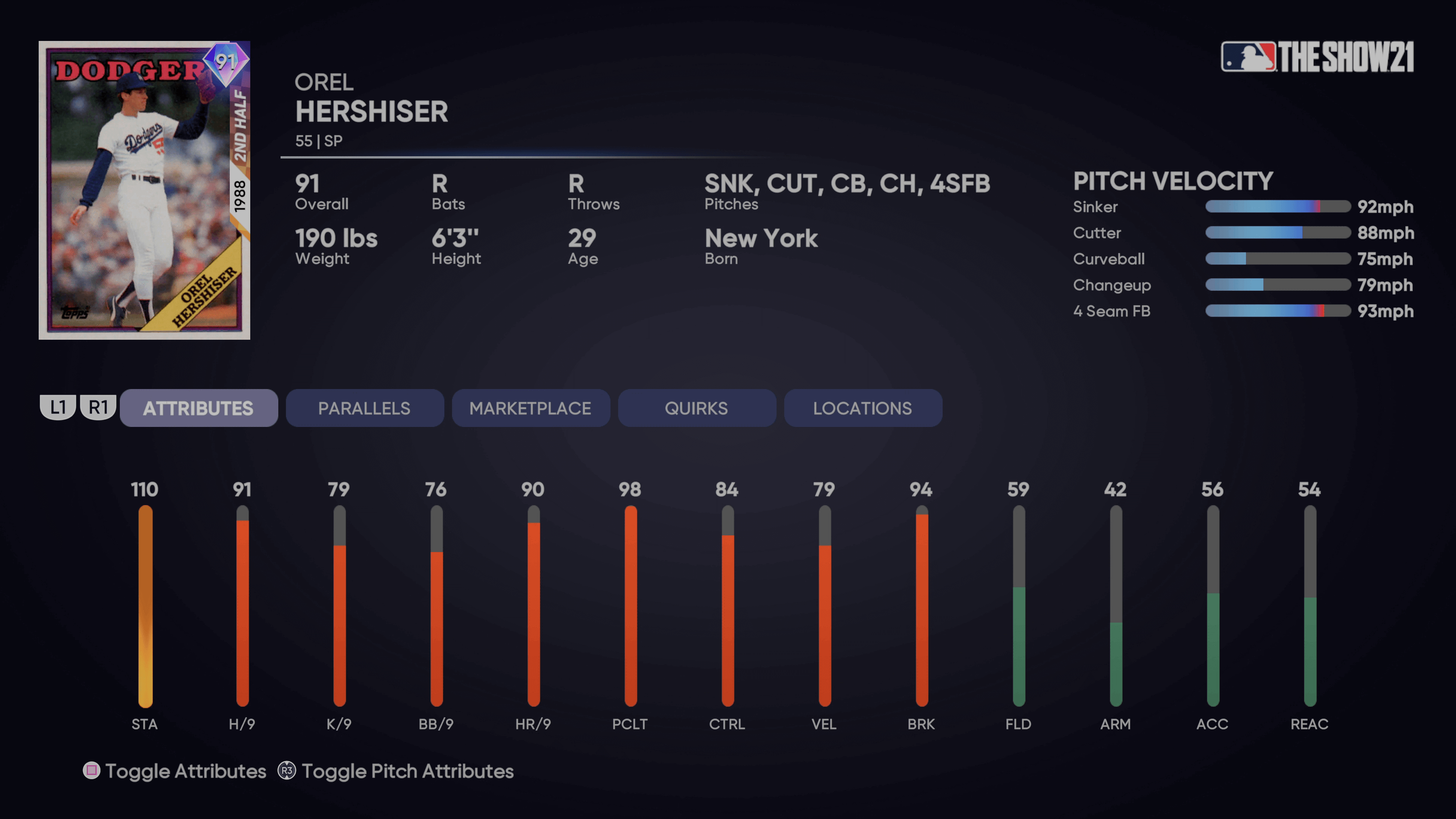This screenshot has height=819, width=1456.
Task: Show the Marketplace tab
Action: (x=530, y=408)
